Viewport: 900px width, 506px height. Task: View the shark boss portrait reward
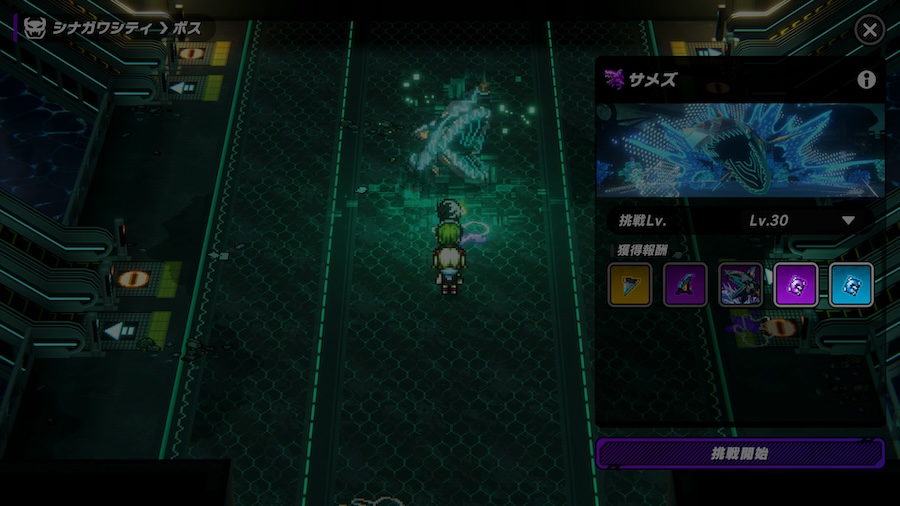click(x=740, y=285)
